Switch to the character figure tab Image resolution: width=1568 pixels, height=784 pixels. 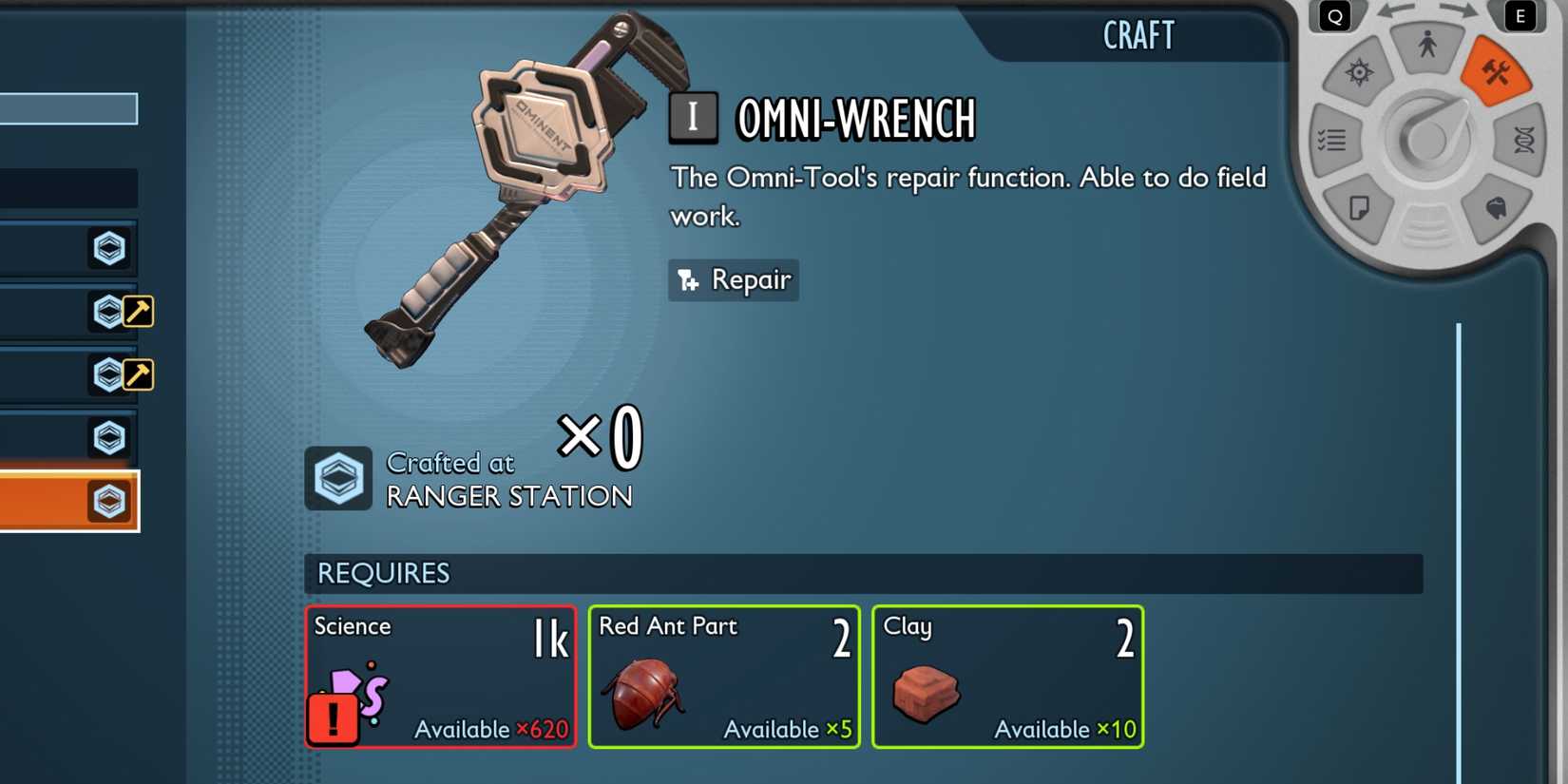(1426, 46)
